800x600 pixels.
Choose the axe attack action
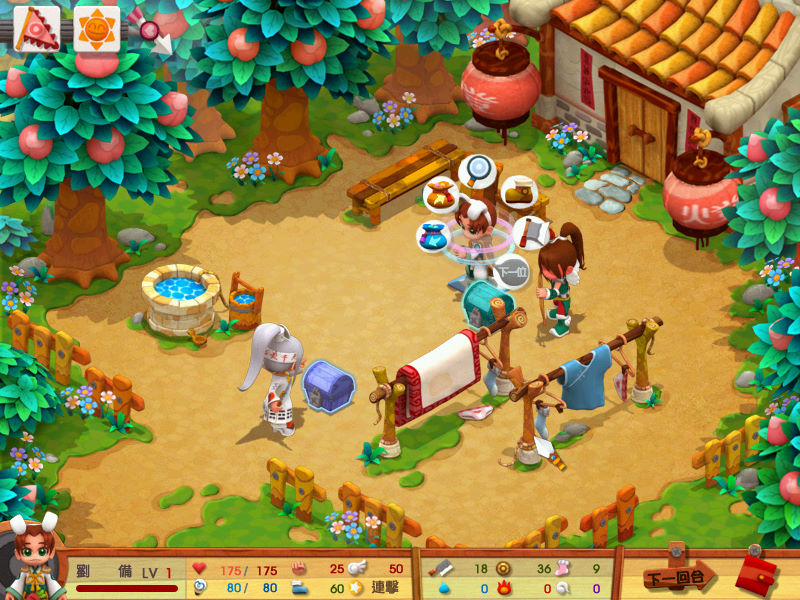(x=532, y=233)
